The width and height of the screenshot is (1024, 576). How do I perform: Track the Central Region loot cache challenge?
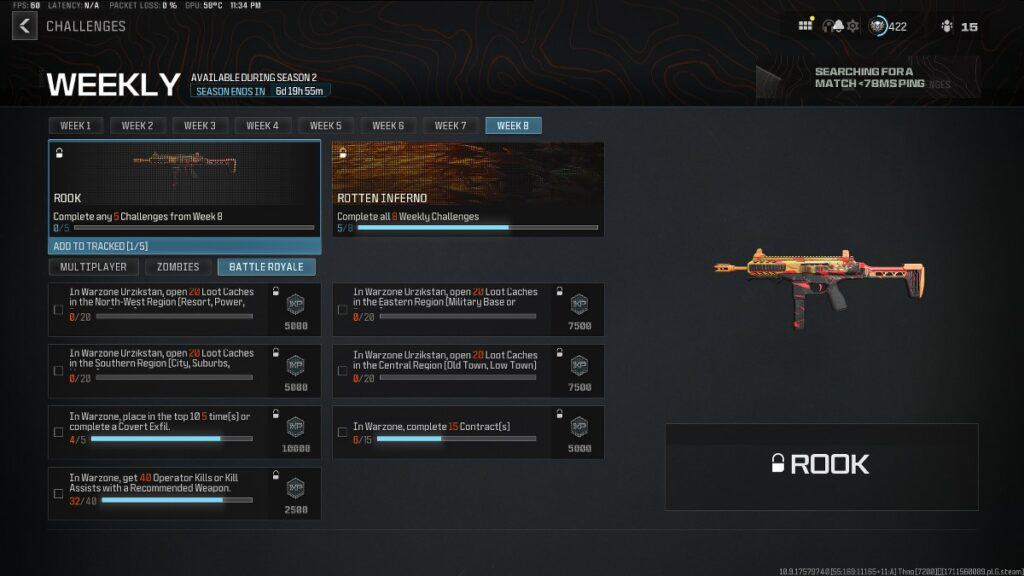pyautogui.click(x=342, y=371)
